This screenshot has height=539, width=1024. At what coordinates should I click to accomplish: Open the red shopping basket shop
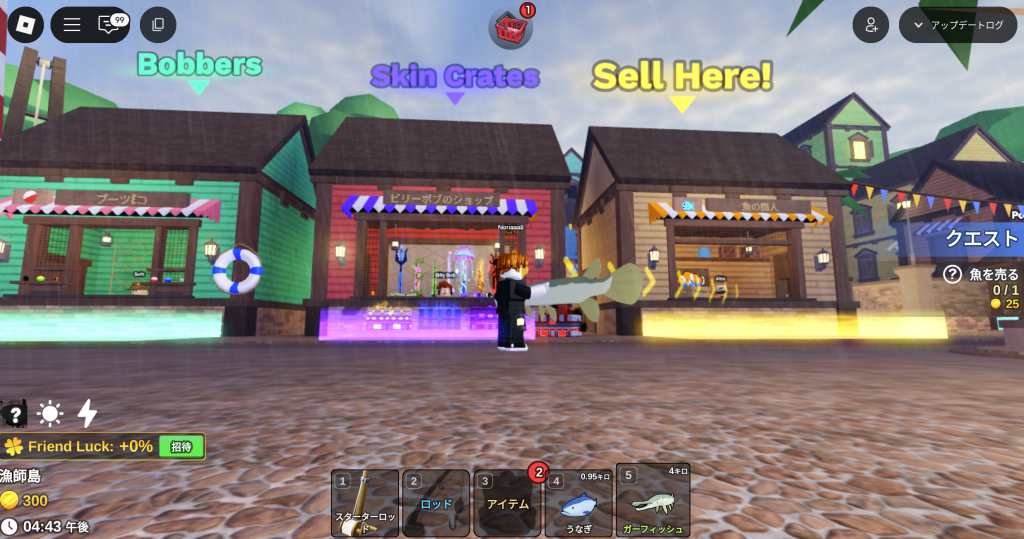[510, 28]
